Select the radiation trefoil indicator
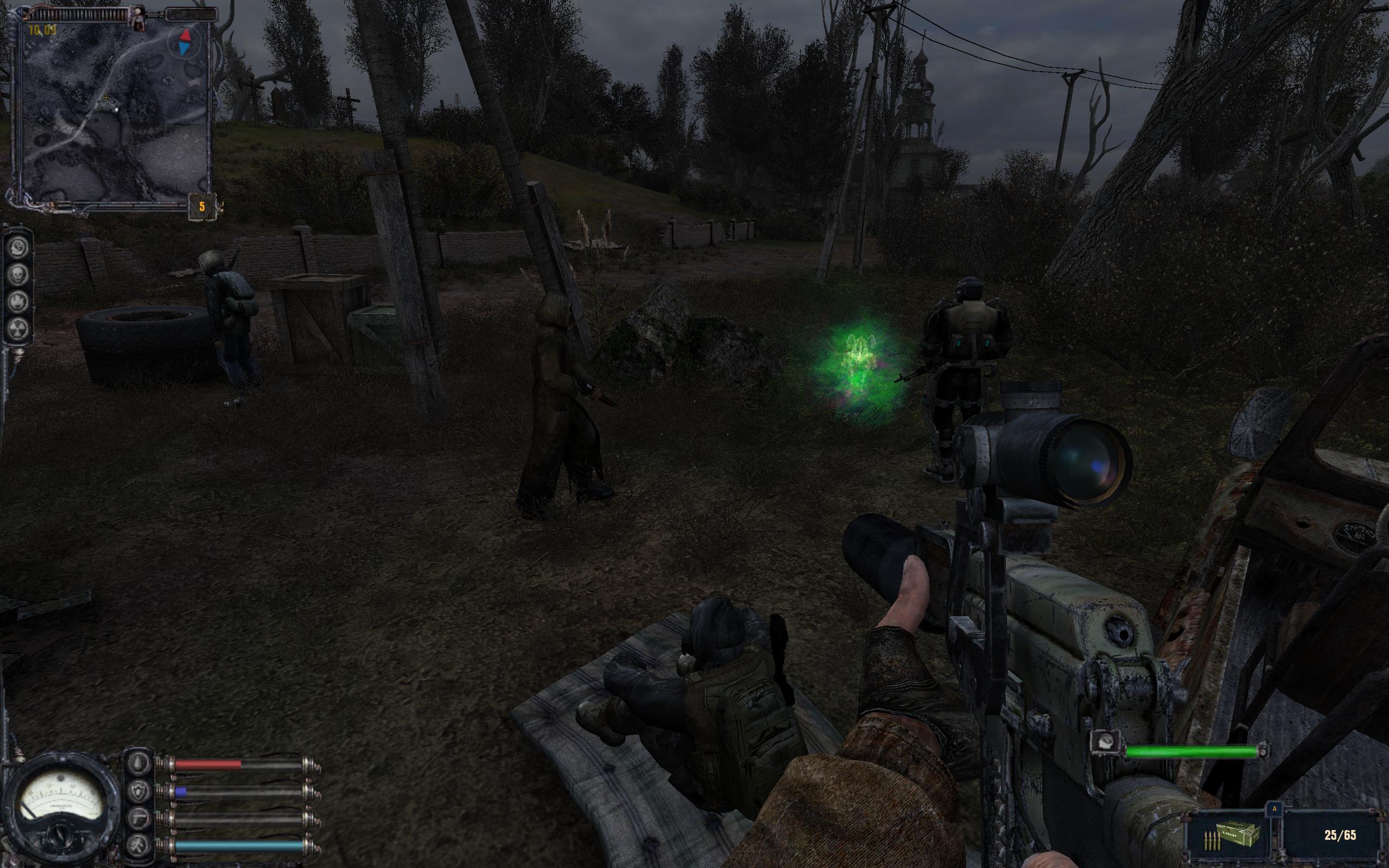Image resolution: width=1389 pixels, height=868 pixels. click(18, 328)
